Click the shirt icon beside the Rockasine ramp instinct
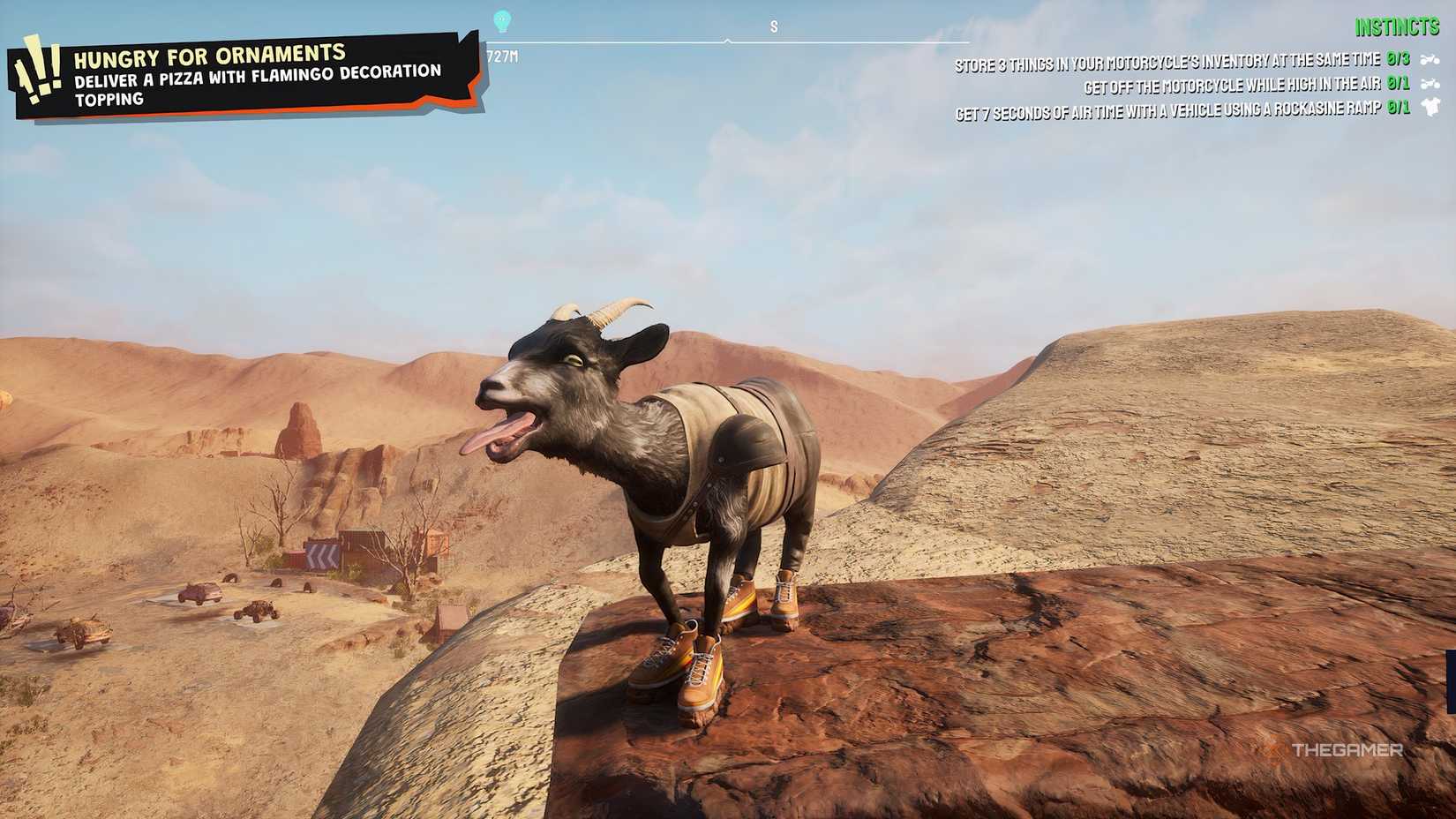1456x819 pixels. tap(1431, 108)
